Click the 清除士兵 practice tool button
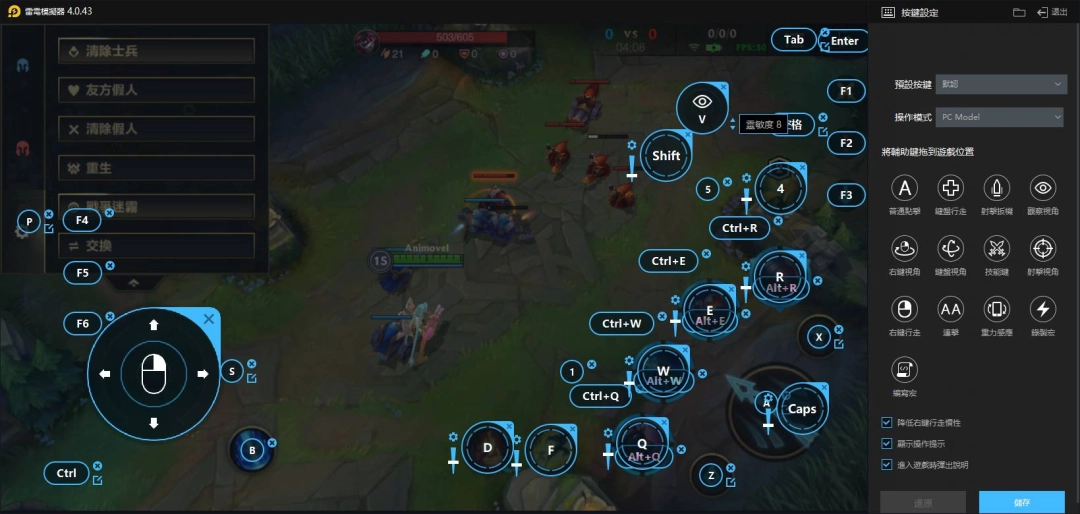The width and height of the screenshot is (1080, 514). [156, 50]
